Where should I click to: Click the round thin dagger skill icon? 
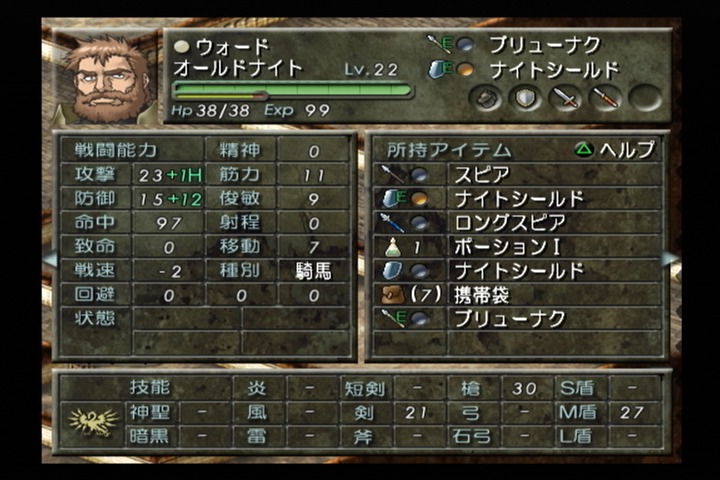pos(605,97)
